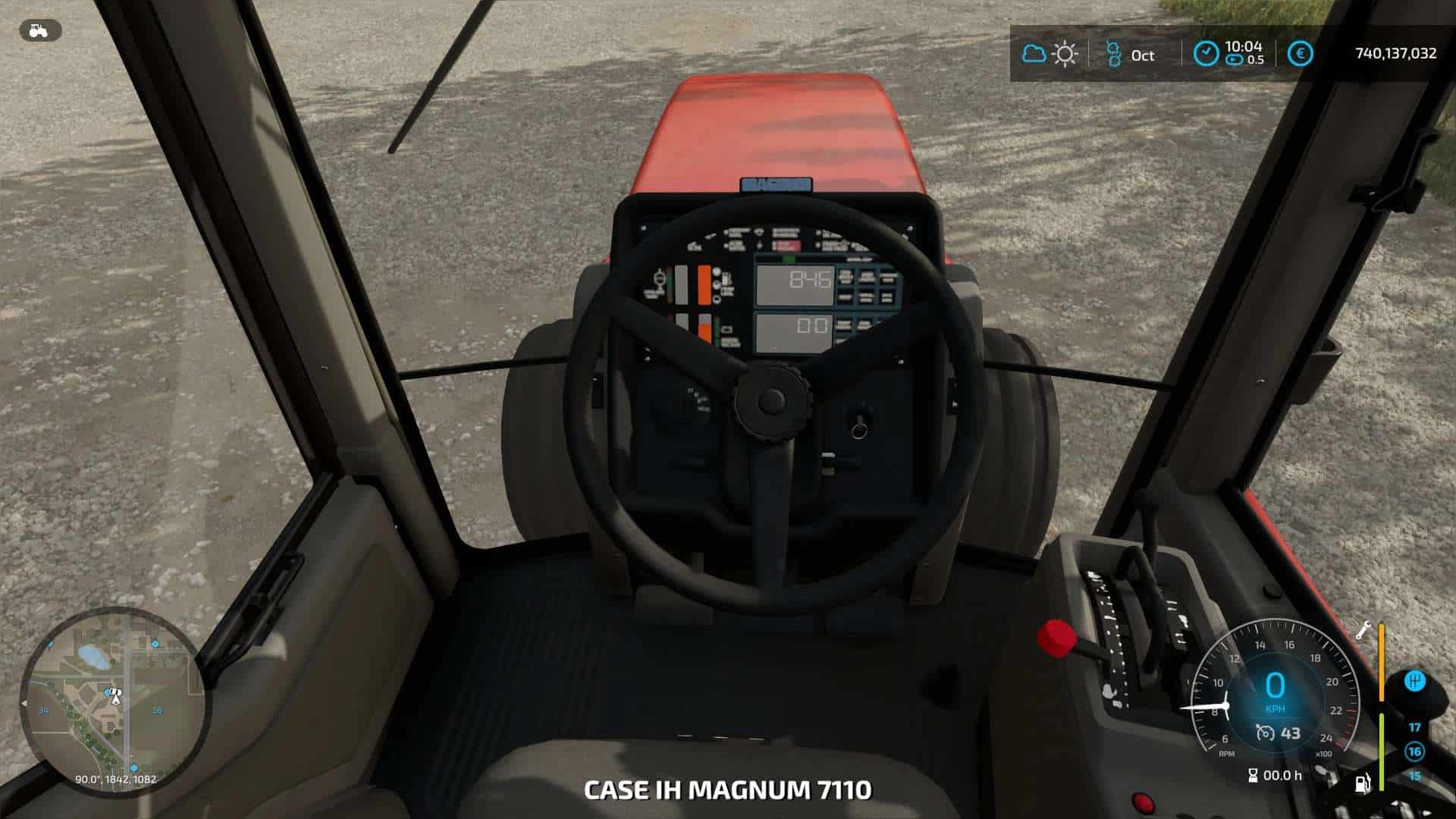Toggle the cruise control speed icon
Image resolution: width=1456 pixels, height=819 pixels.
[x=1265, y=733]
